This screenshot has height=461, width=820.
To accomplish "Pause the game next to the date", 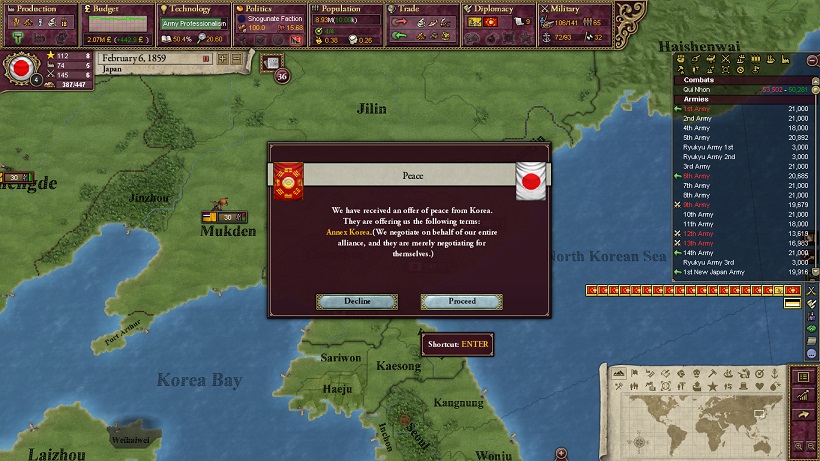I will (206, 59).
